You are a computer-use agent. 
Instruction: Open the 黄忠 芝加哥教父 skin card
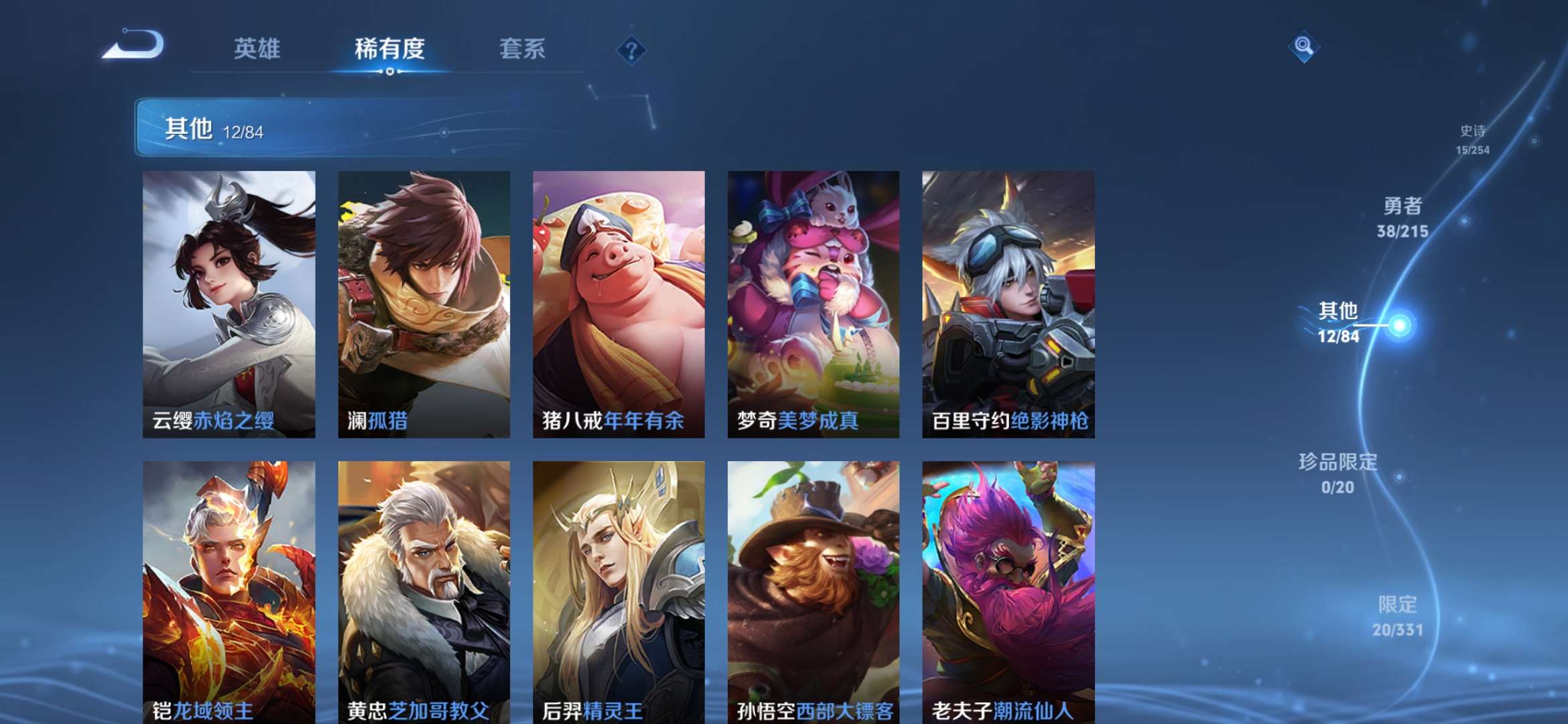pos(423,590)
